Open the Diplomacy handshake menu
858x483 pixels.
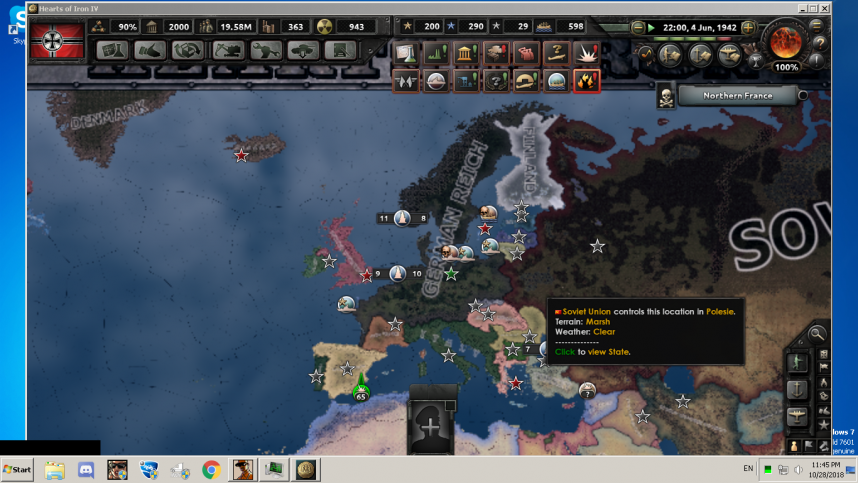(149, 51)
